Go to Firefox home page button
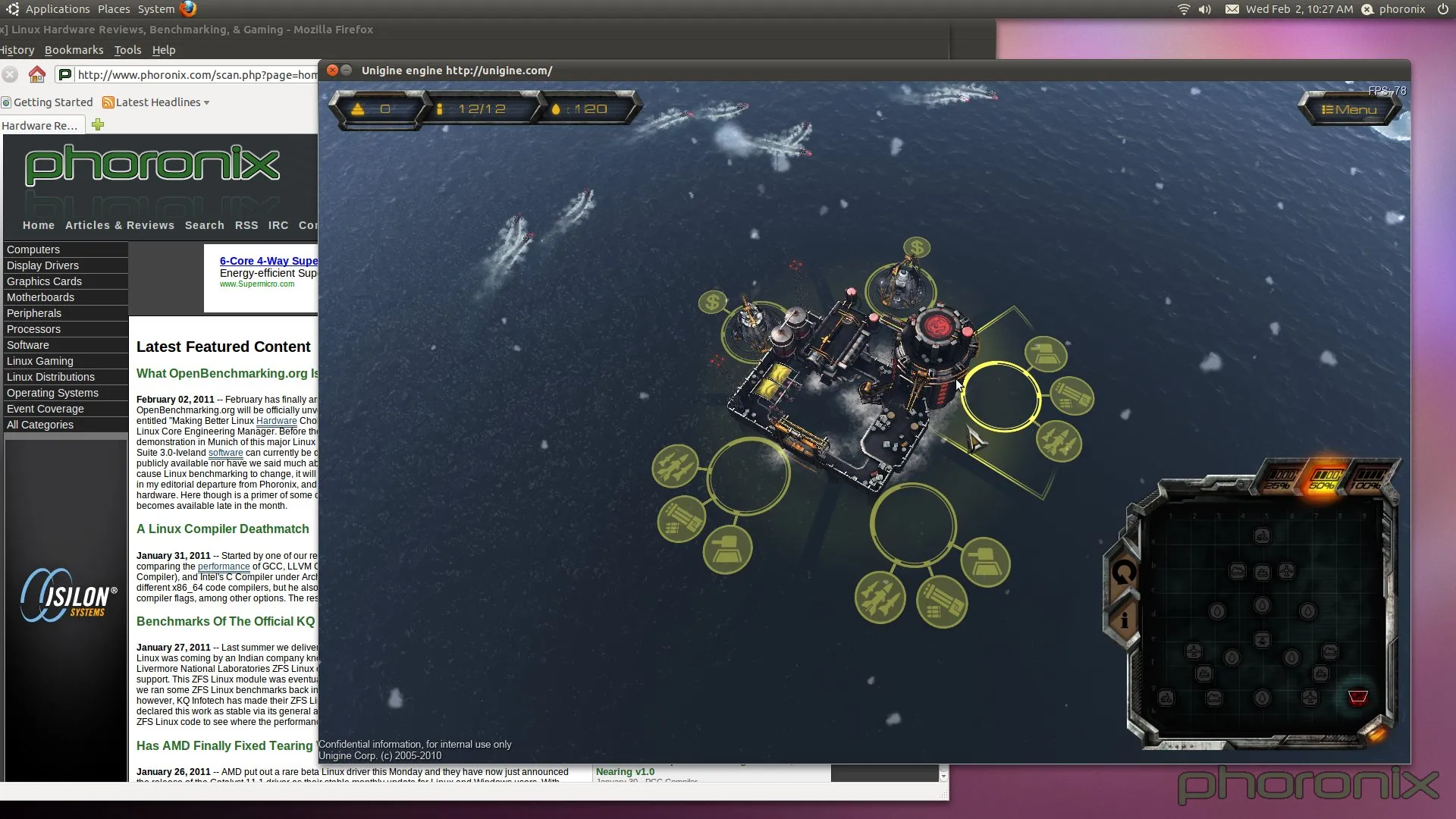Image resolution: width=1456 pixels, height=819 pixels. [x=36, y=74]
